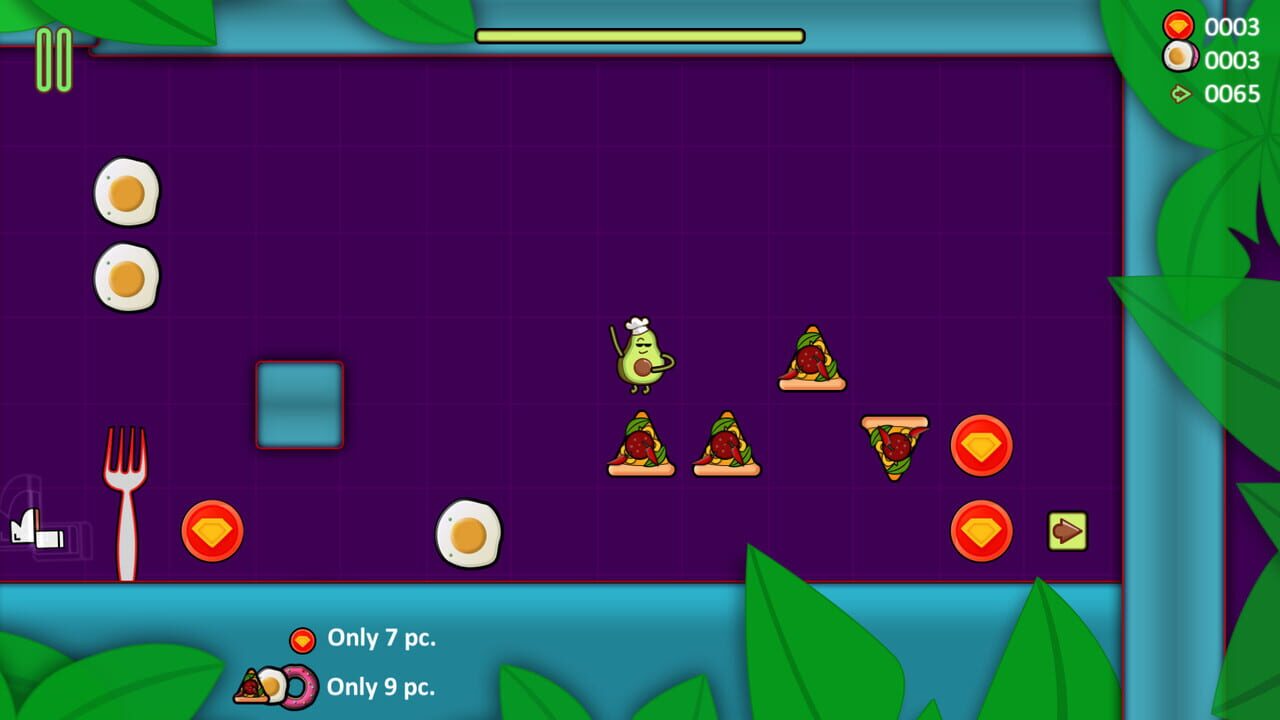Select the topmost fried egg on the left
This screenshot has width=1280, height=720.
click(126, 190)
